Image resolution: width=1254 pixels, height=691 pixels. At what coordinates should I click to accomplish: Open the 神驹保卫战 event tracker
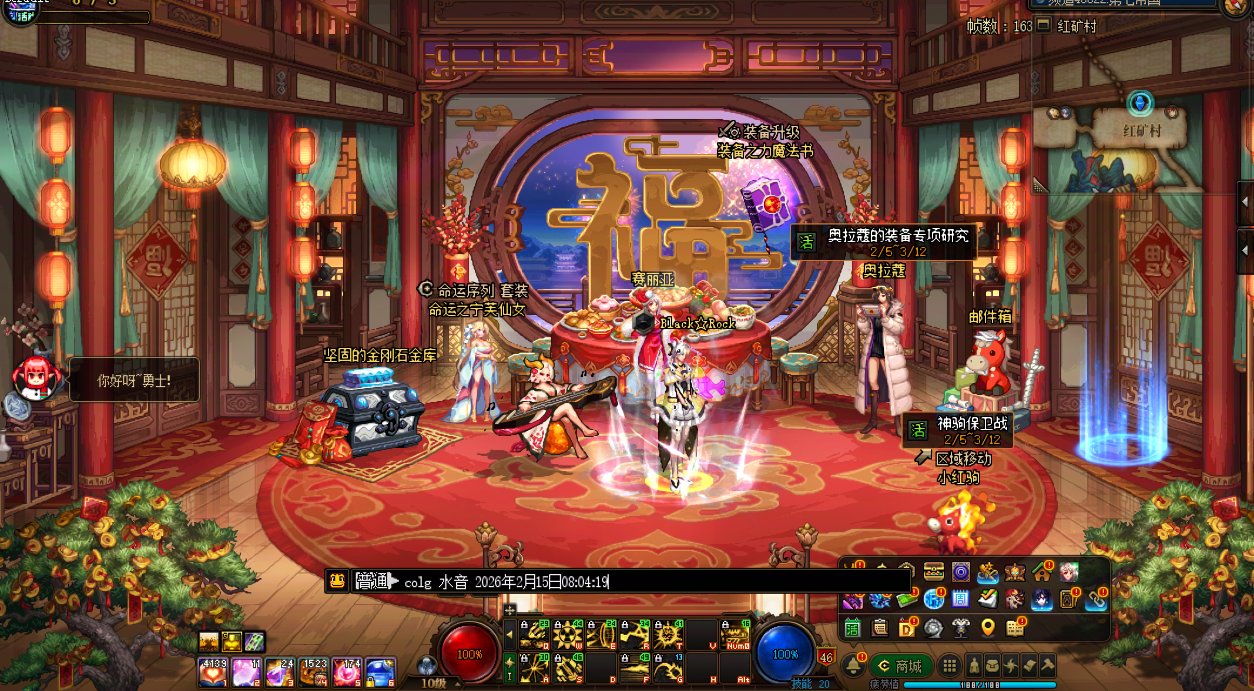[x=958, y=430]
